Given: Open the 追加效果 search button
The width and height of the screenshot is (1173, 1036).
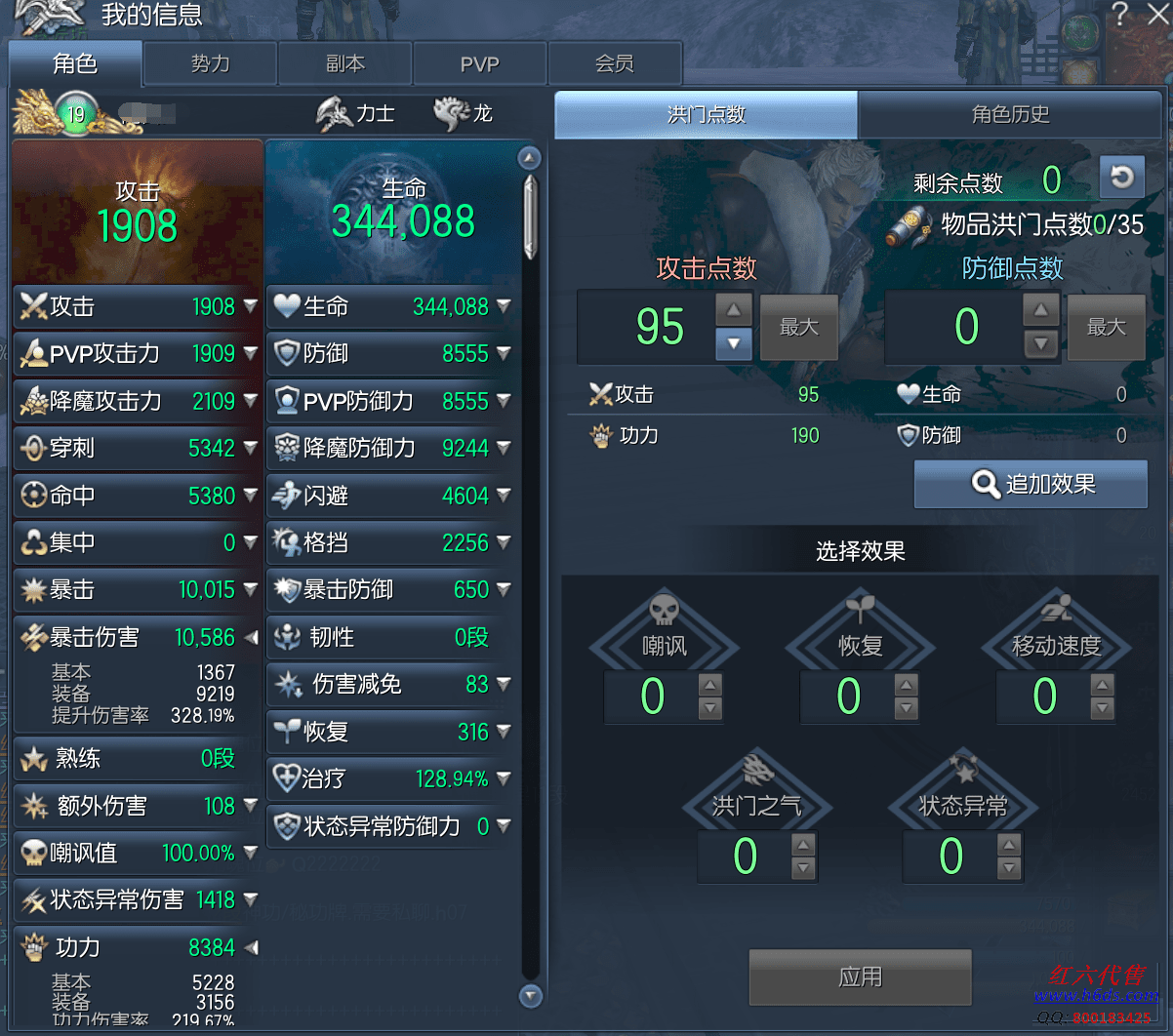Looking at the screenshot, I should 1031,484.
